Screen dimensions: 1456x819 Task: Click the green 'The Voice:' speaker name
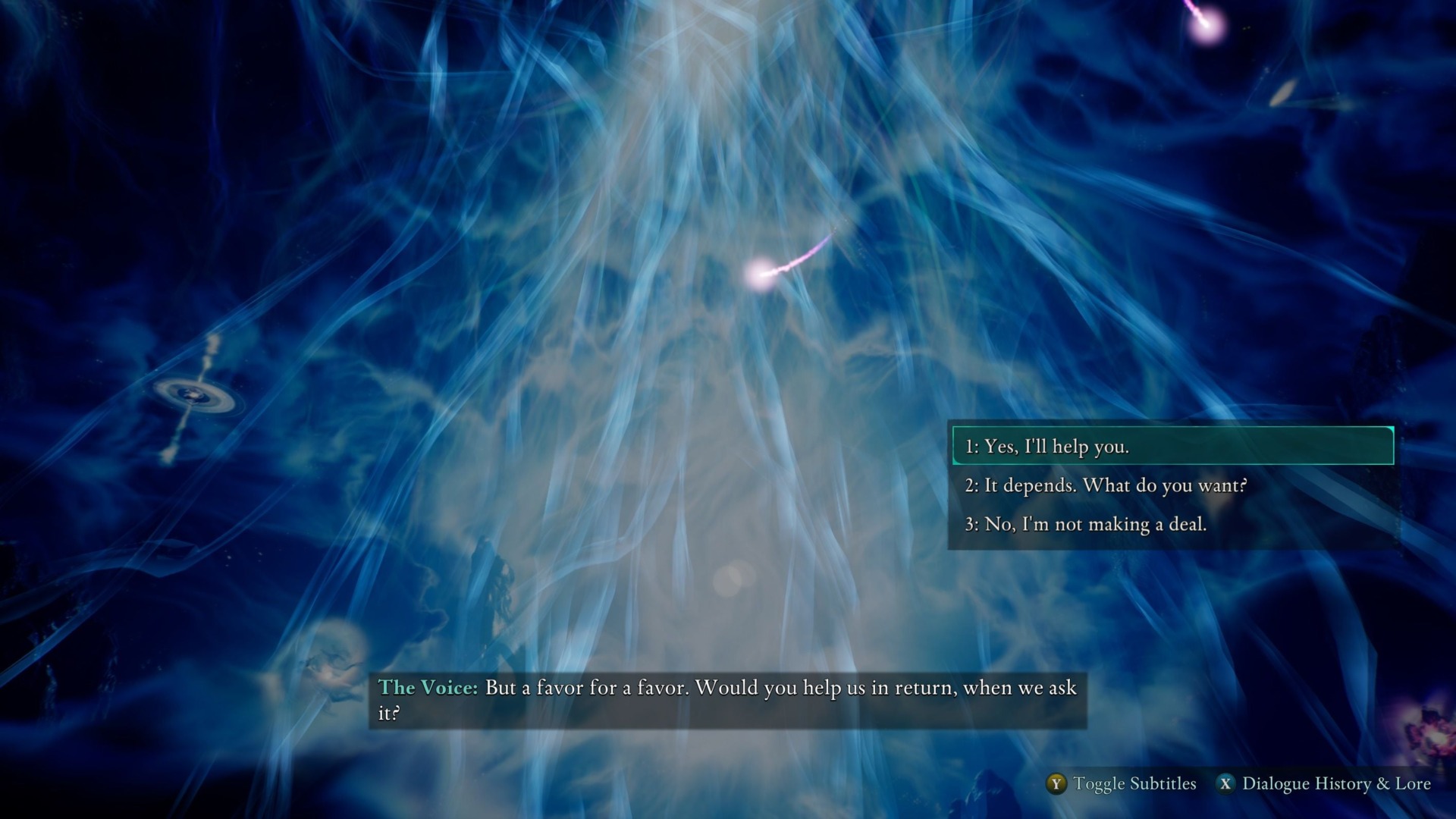(427, 689)
